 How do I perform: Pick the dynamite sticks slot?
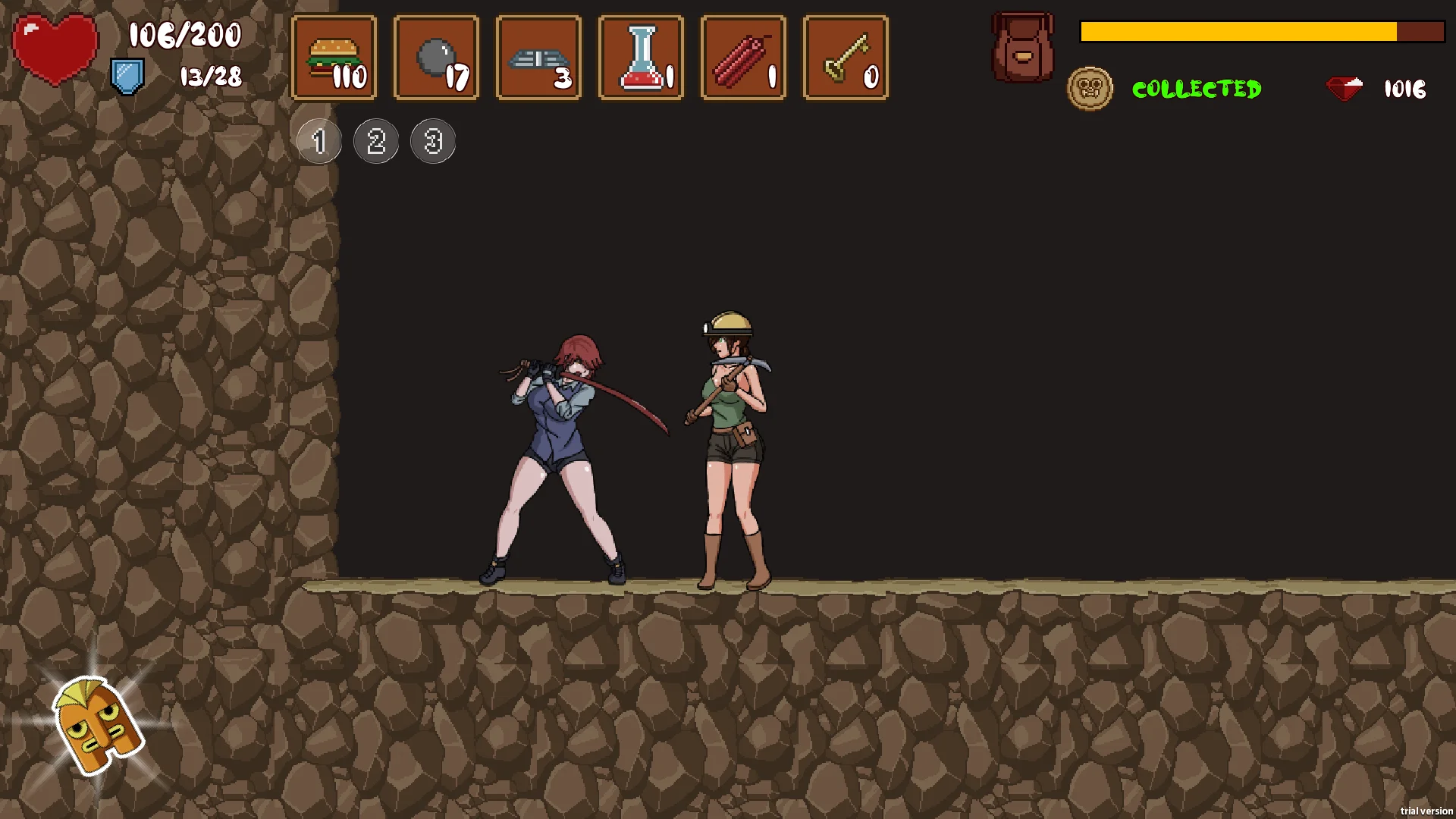click(744, 58)
